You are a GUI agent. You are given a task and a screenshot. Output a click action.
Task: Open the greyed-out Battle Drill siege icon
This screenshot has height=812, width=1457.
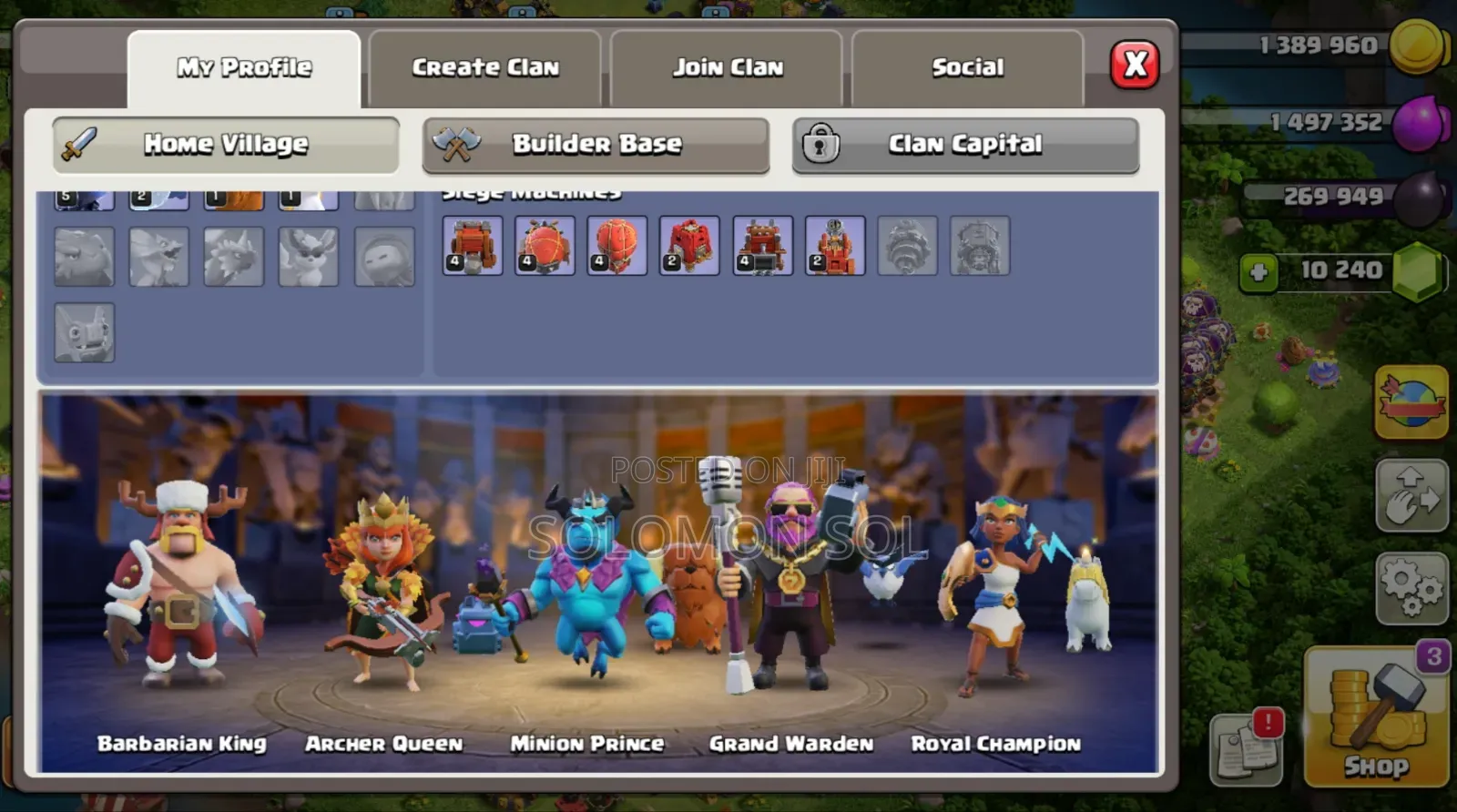click(x=908, y=246)
